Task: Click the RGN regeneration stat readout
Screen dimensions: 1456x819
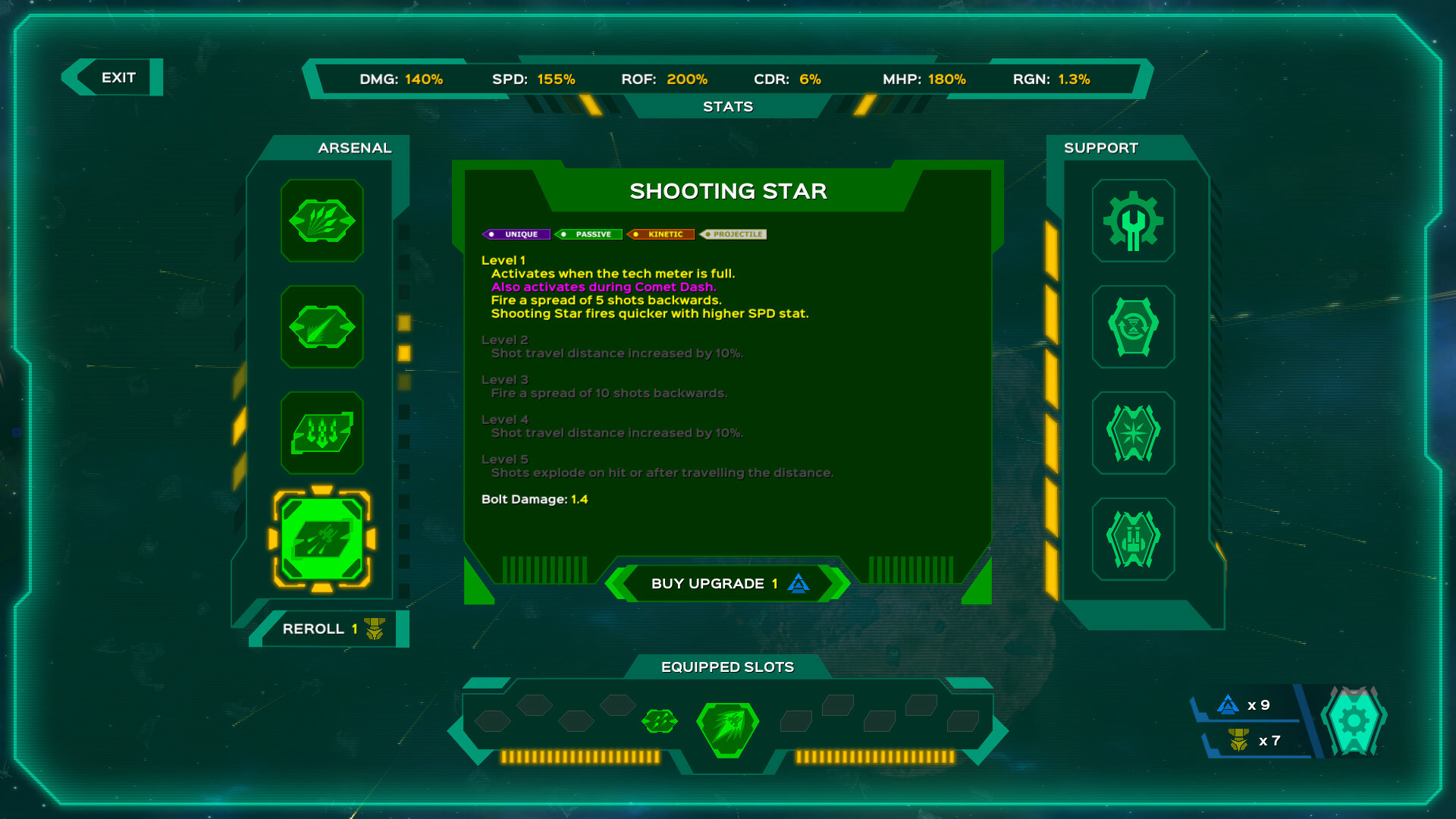Action: (x=1053, y=78)
